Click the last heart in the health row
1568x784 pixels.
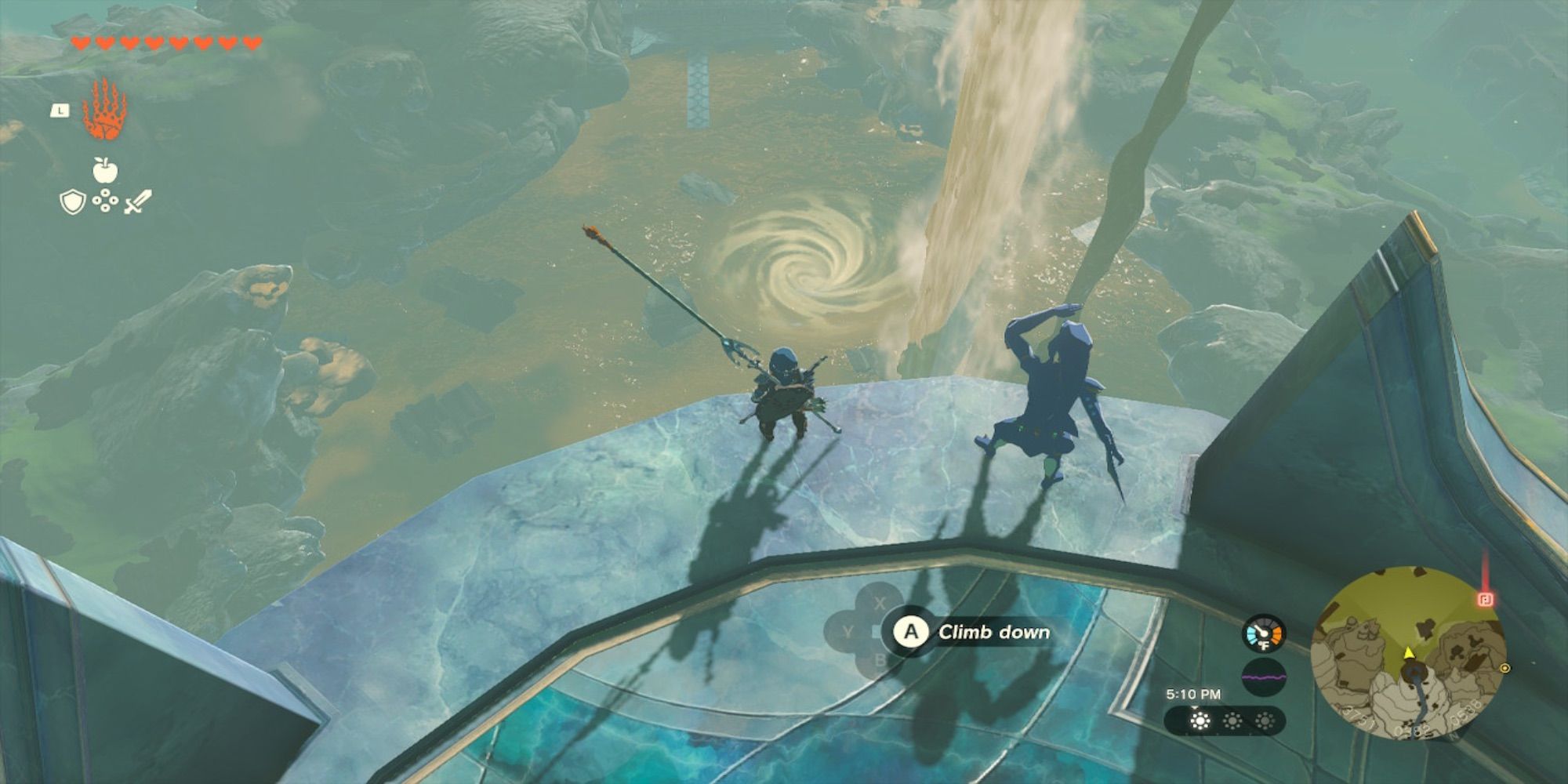point(252,44)
